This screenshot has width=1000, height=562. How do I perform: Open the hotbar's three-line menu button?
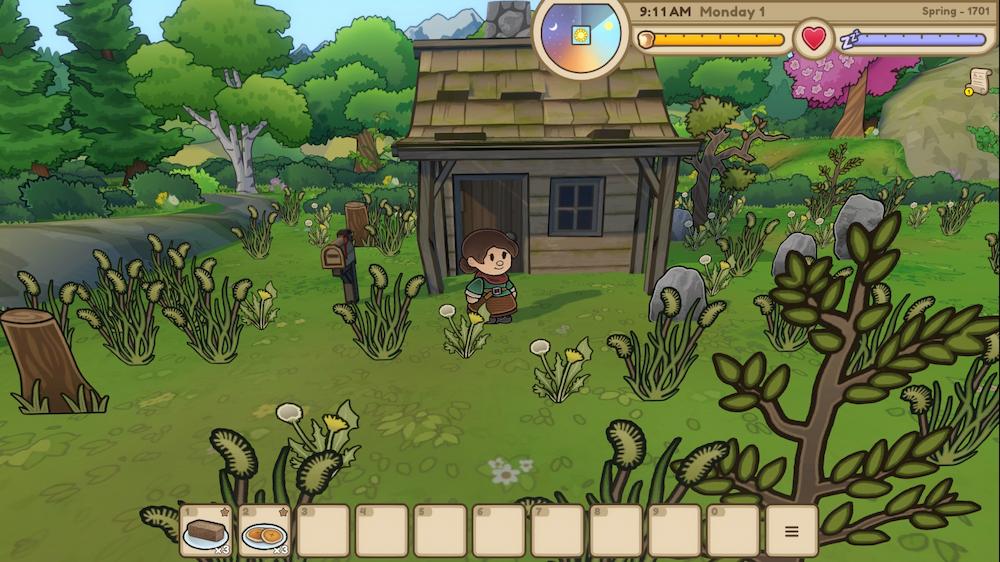(792, 531)
